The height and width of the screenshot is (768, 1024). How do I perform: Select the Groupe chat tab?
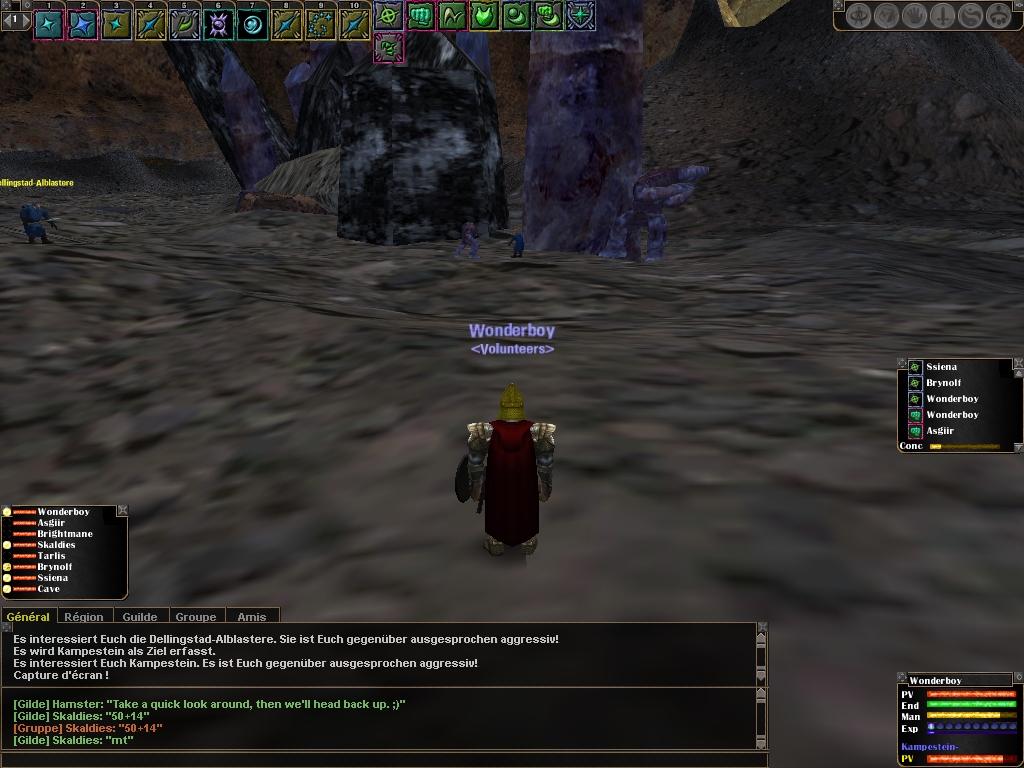pyautogui.click(x=196, y=617)
